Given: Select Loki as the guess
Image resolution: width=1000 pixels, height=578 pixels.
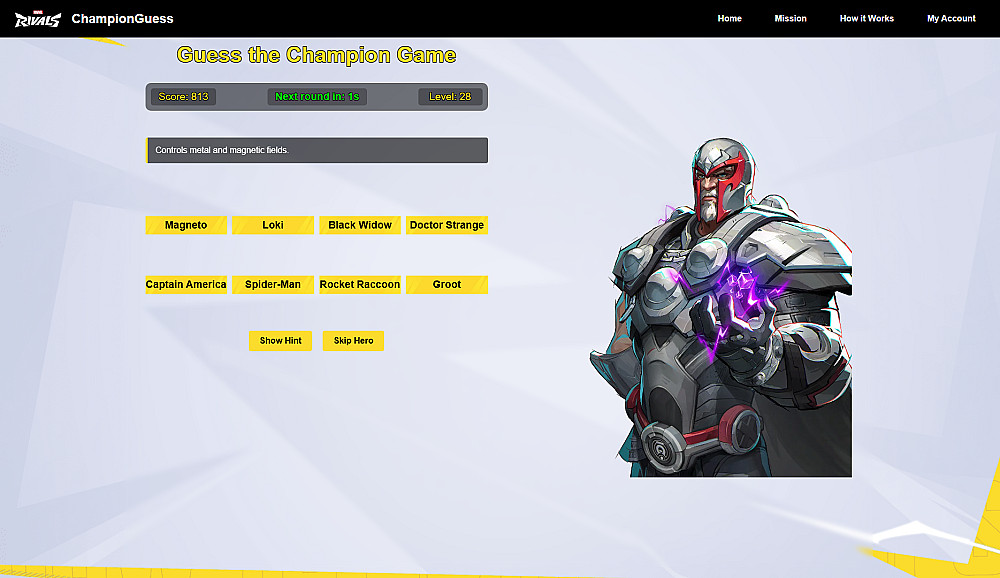Looking at the screenshot, I should [273, 225].
